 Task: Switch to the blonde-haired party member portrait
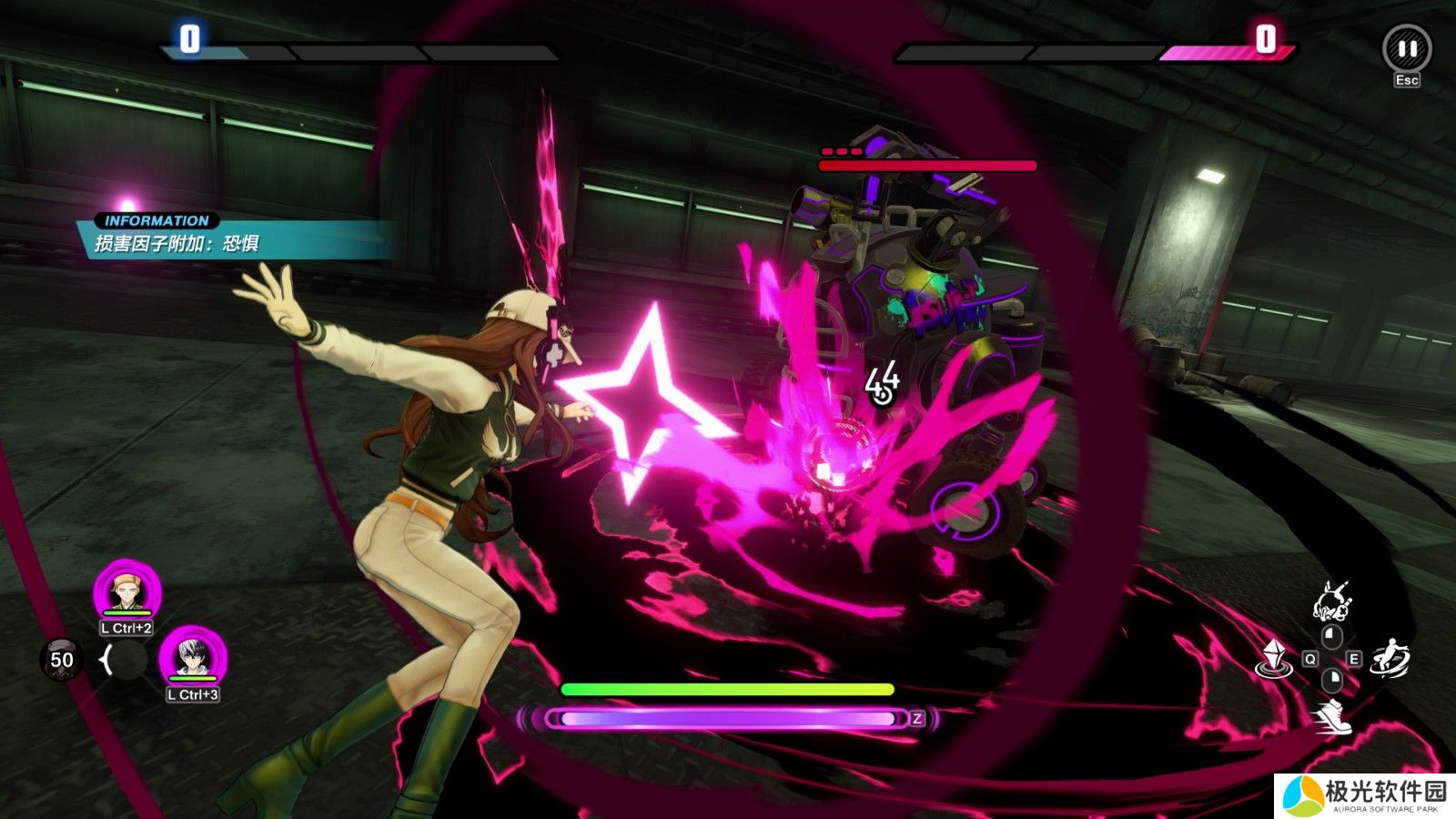(x=127, y=591)
